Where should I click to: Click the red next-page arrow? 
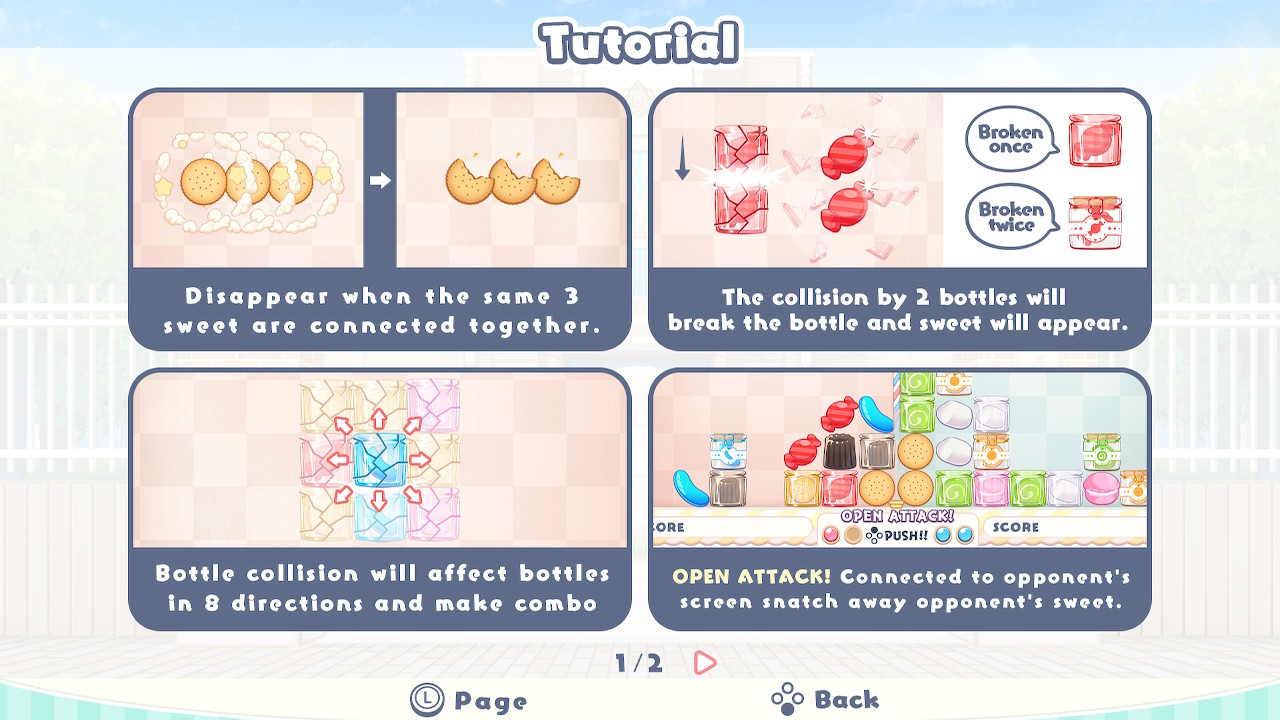point(704,662)
